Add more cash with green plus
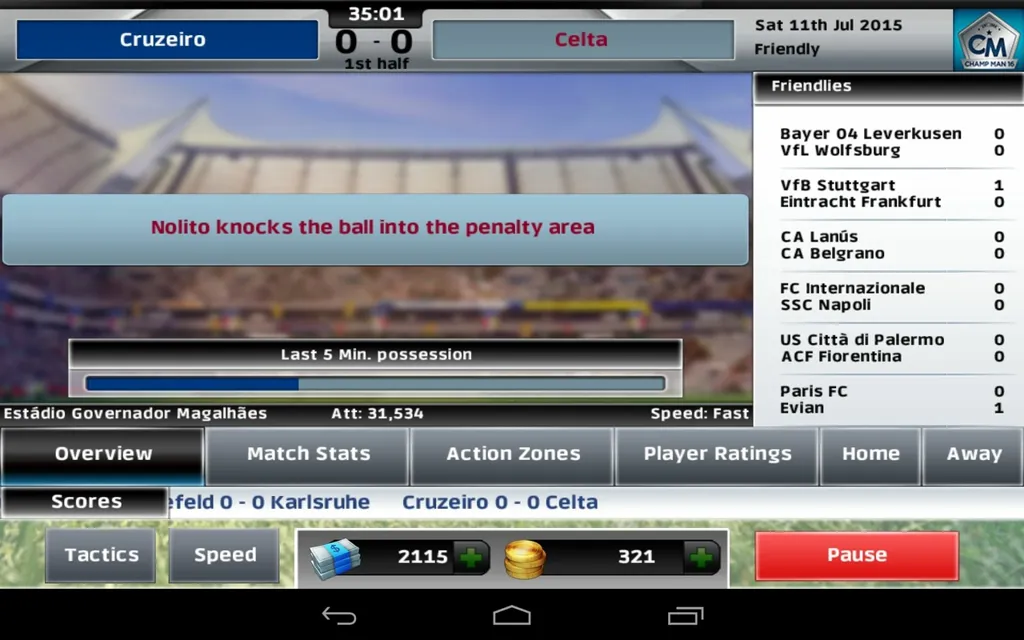The height and width of the screenshot is (640, 1024). (x=471, y=557)
